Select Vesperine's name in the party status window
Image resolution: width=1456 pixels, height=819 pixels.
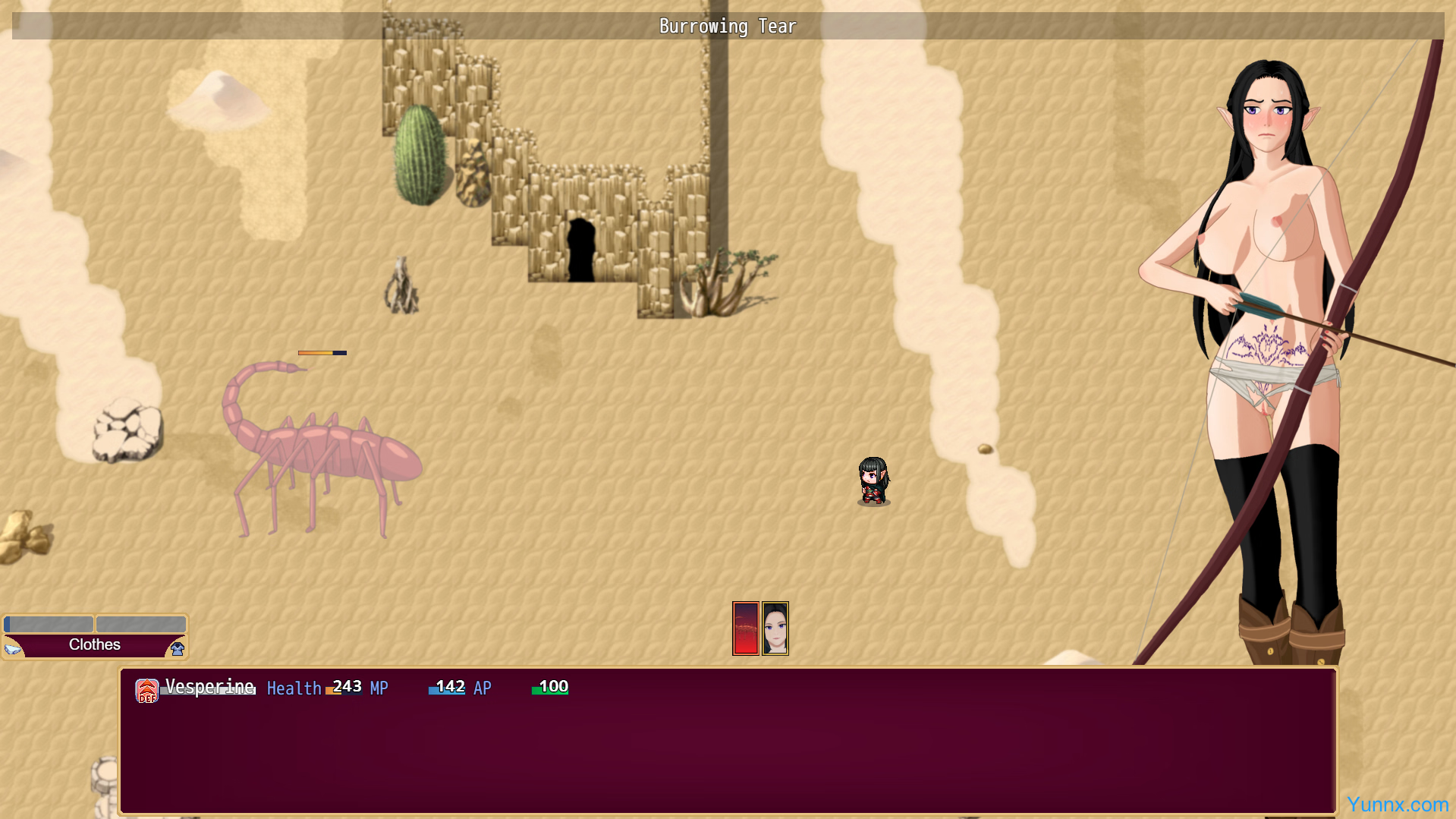click(x=209, y=687)
